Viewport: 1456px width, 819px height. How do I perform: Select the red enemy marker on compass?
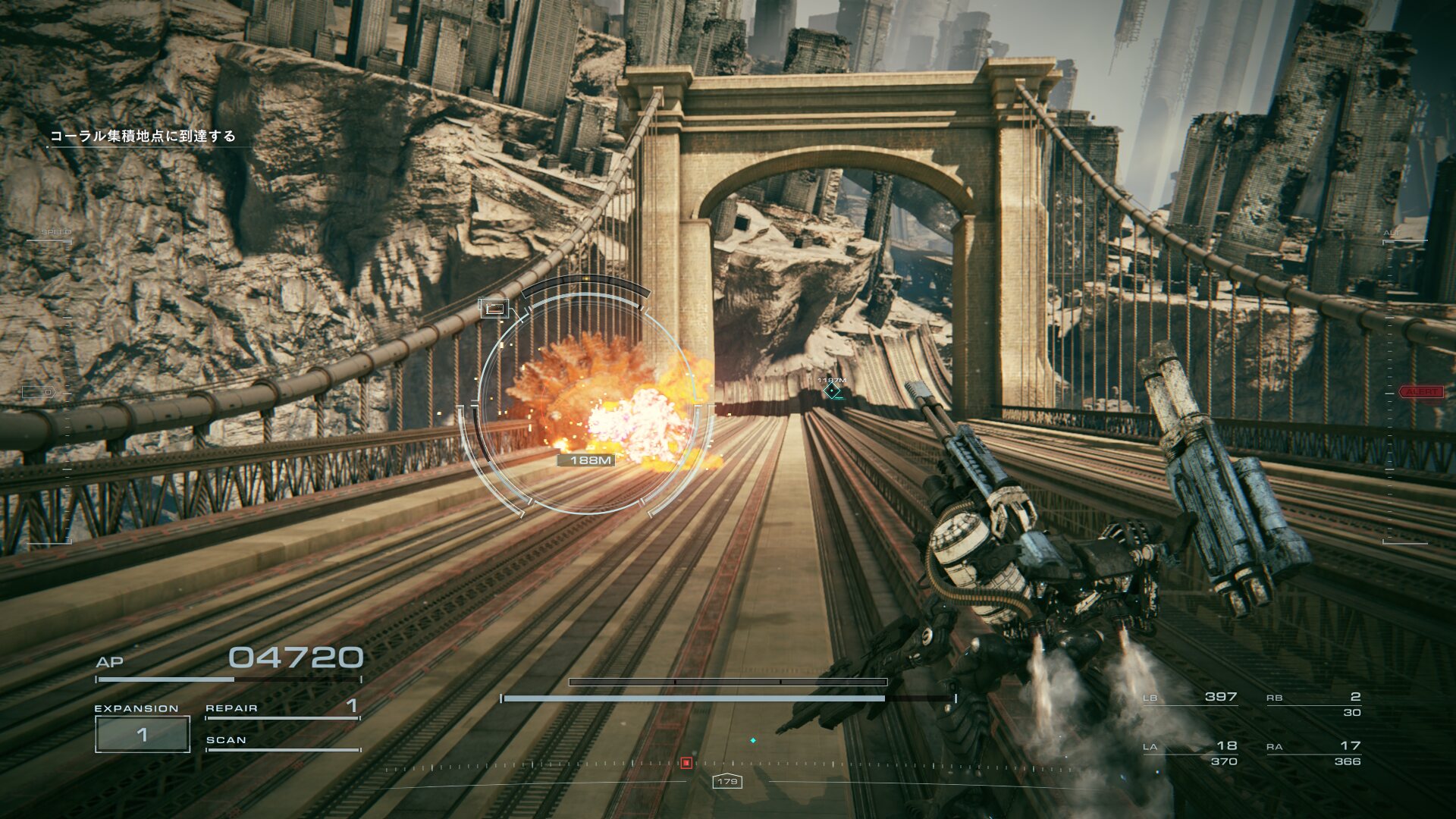click(686, 763)
